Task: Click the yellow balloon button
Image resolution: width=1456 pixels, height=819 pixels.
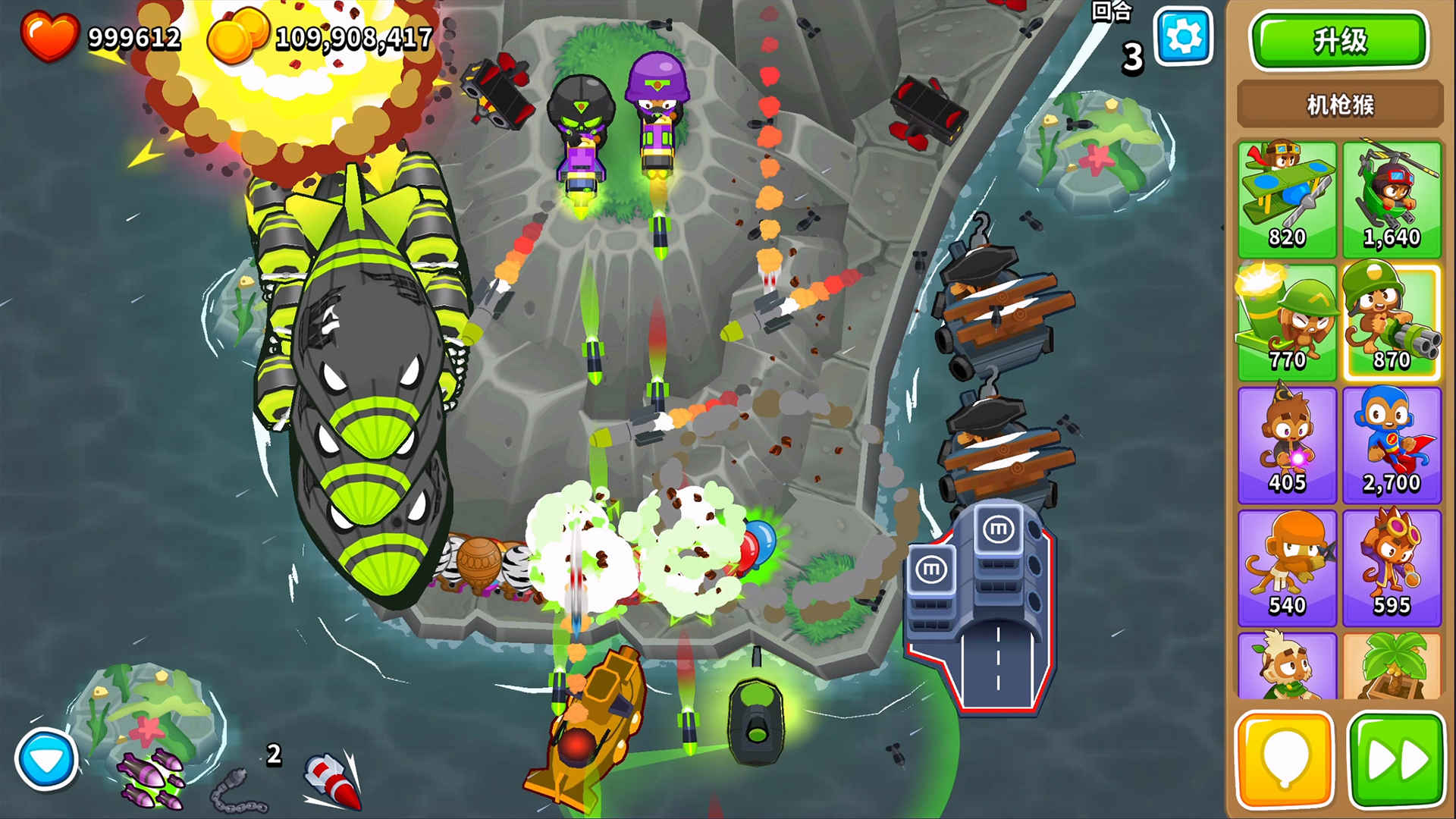Action: (x=1285, y=760)
